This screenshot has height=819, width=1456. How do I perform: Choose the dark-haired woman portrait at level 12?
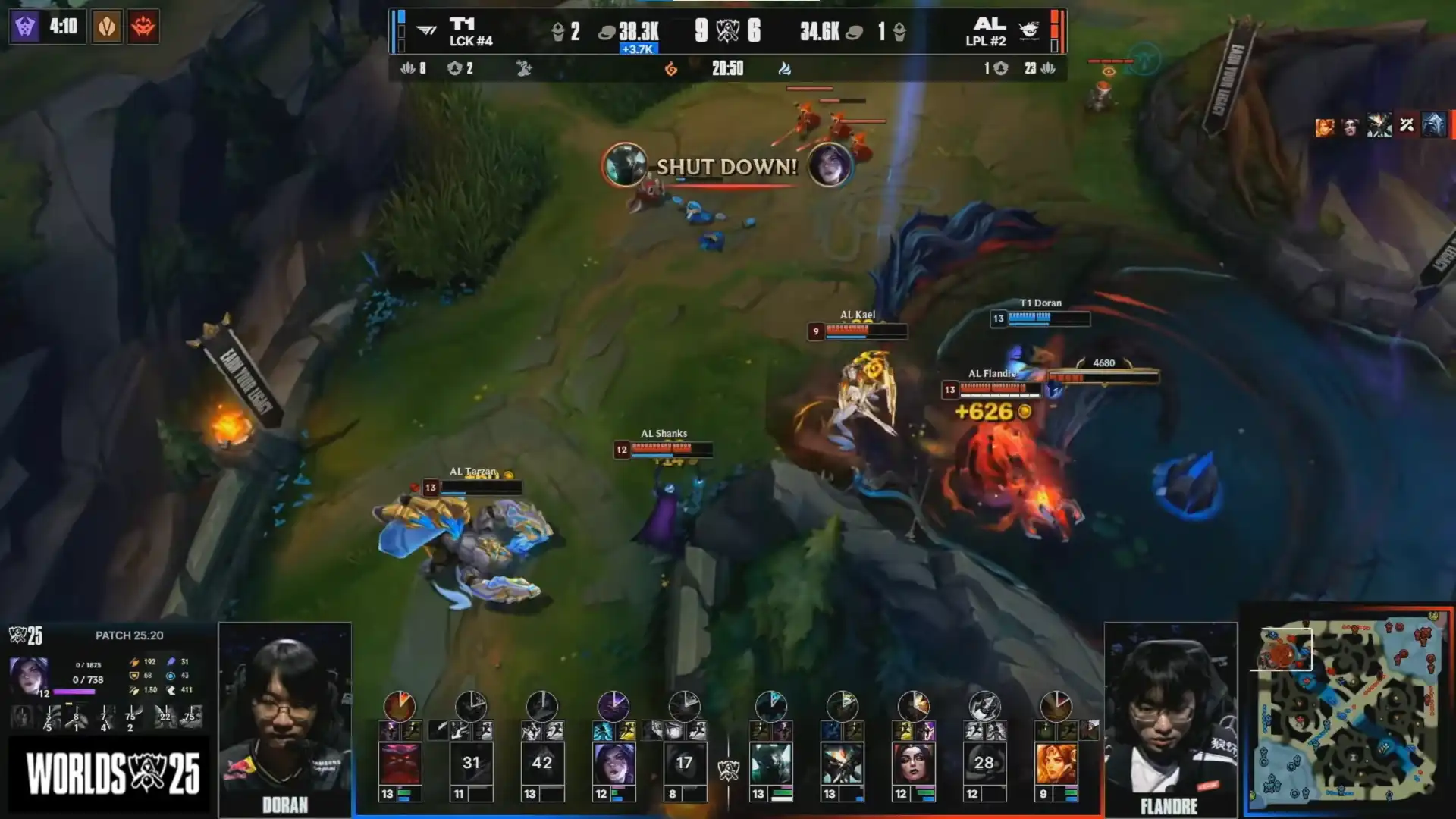913,763
